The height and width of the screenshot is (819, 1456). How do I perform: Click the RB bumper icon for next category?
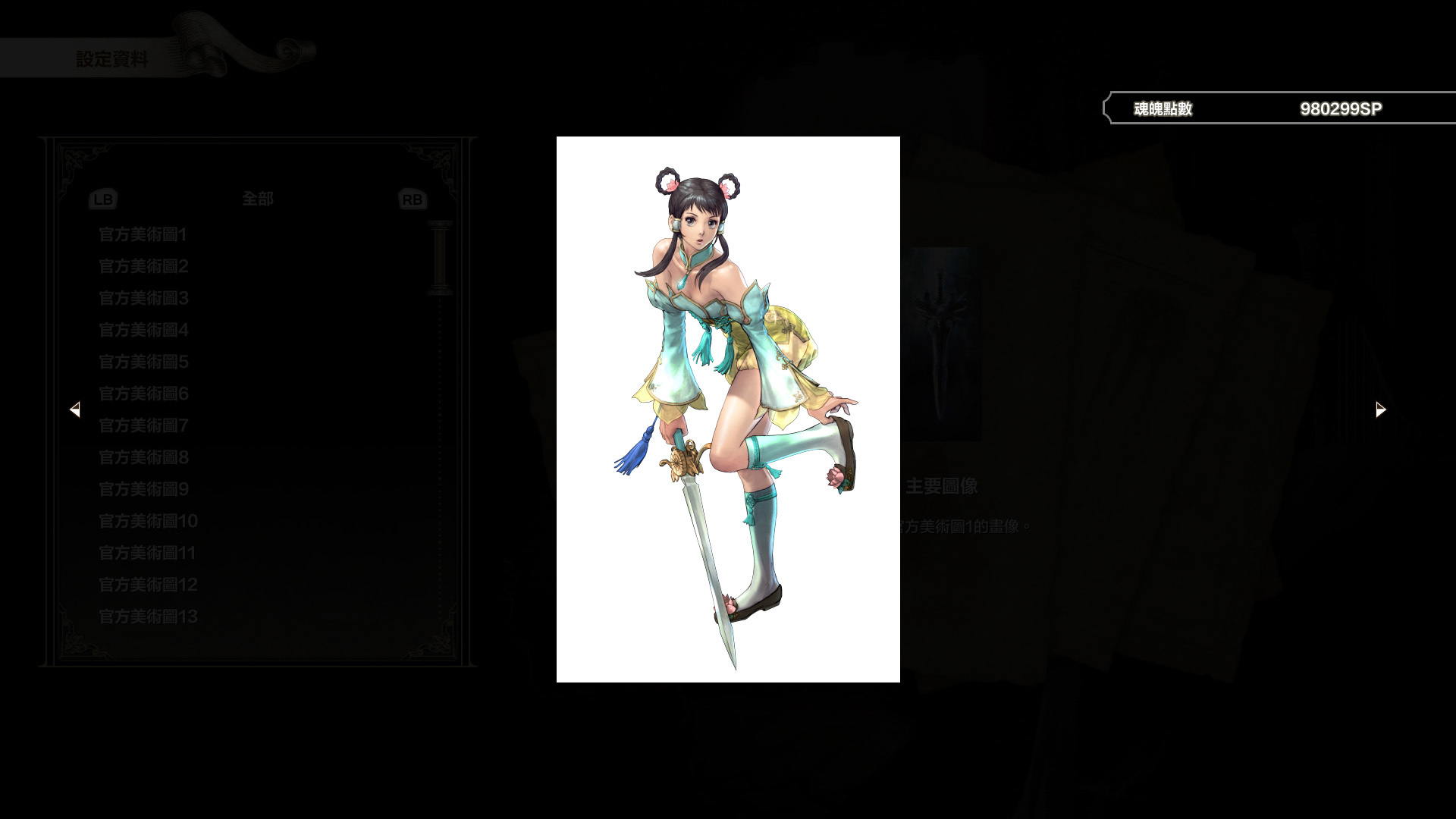coord(412,199)
